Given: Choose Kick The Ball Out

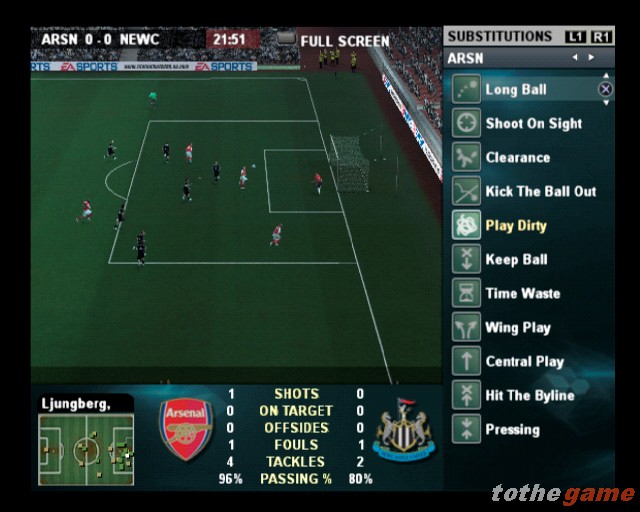Looking at the screenshot, I should tap(540, 192).
